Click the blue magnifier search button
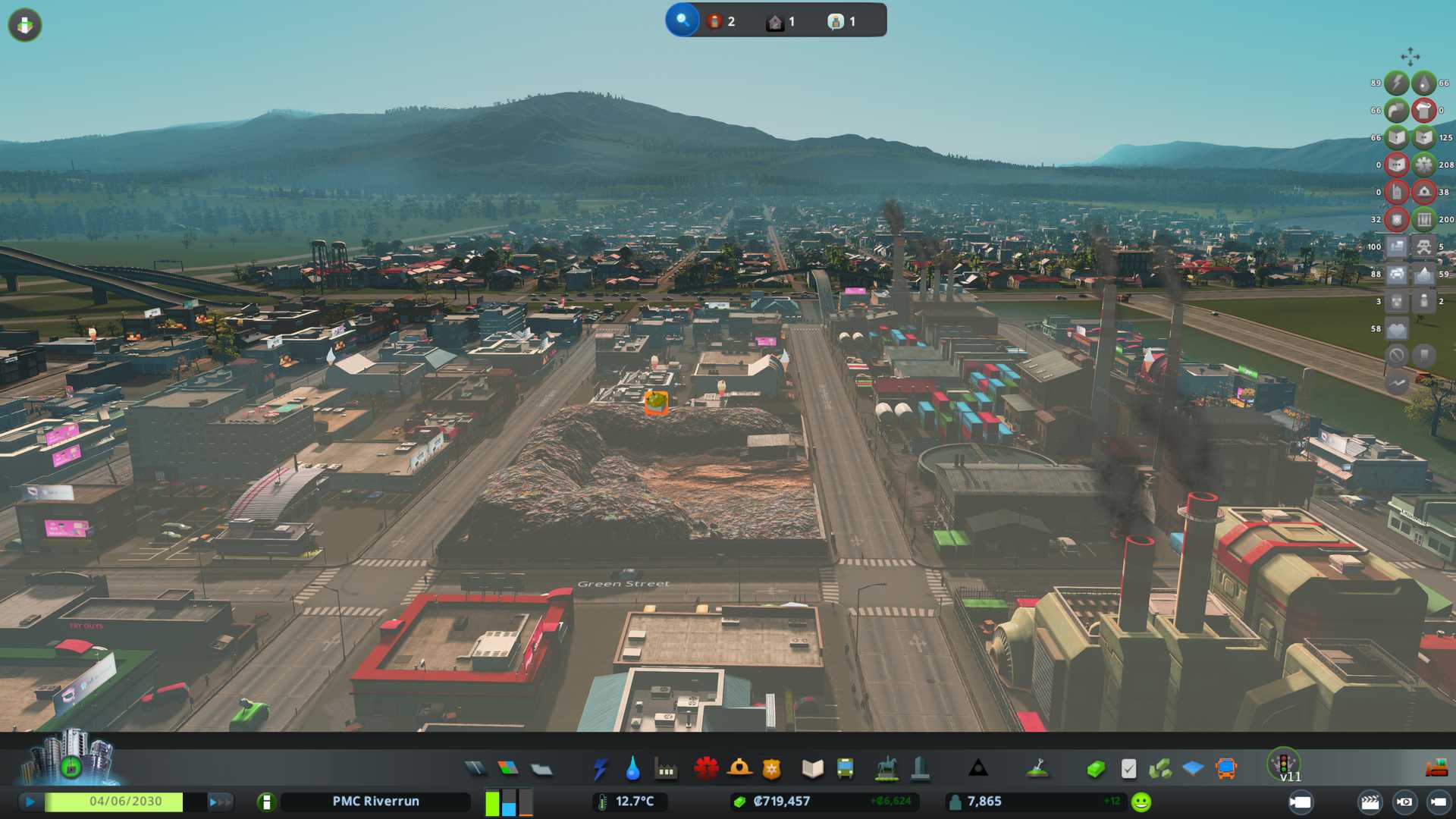 (682, 20)
